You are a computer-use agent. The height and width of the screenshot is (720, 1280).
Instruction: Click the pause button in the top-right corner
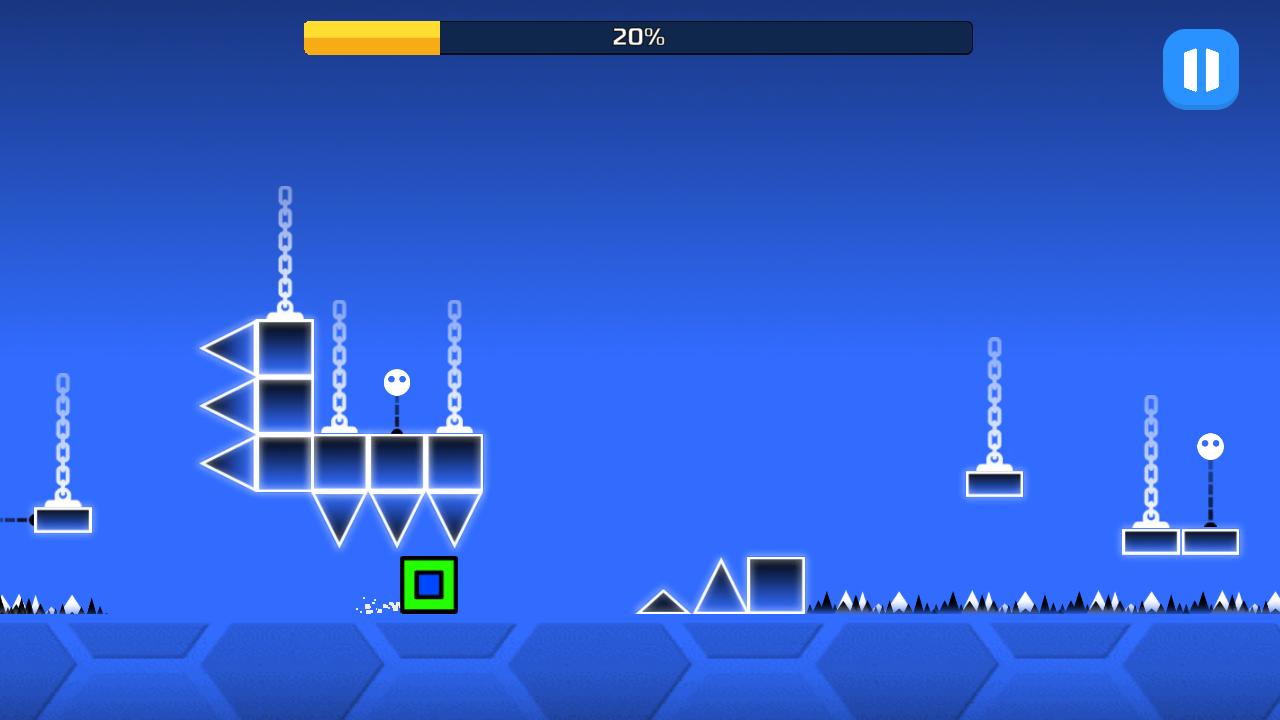(x=1200, y=68)
